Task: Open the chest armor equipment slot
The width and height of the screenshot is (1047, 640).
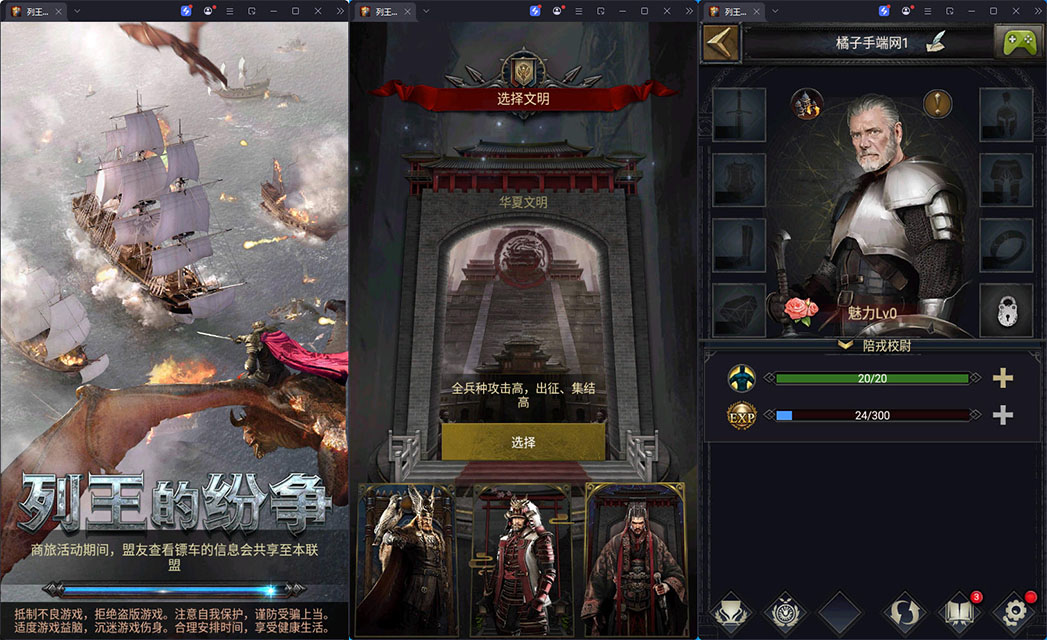Action: coord(739,180)
